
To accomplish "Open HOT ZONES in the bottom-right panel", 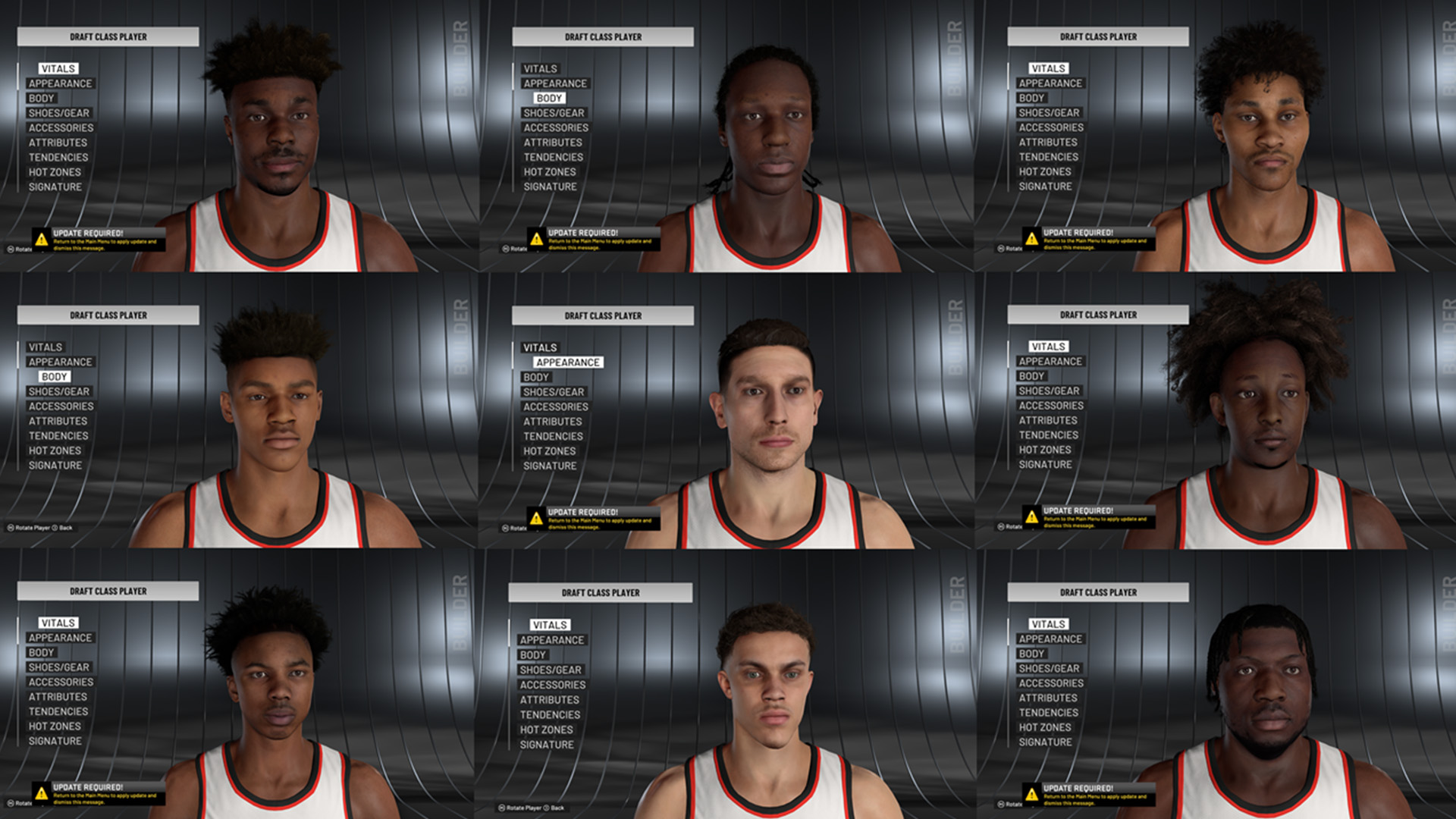I will (x=1045, y=727).
